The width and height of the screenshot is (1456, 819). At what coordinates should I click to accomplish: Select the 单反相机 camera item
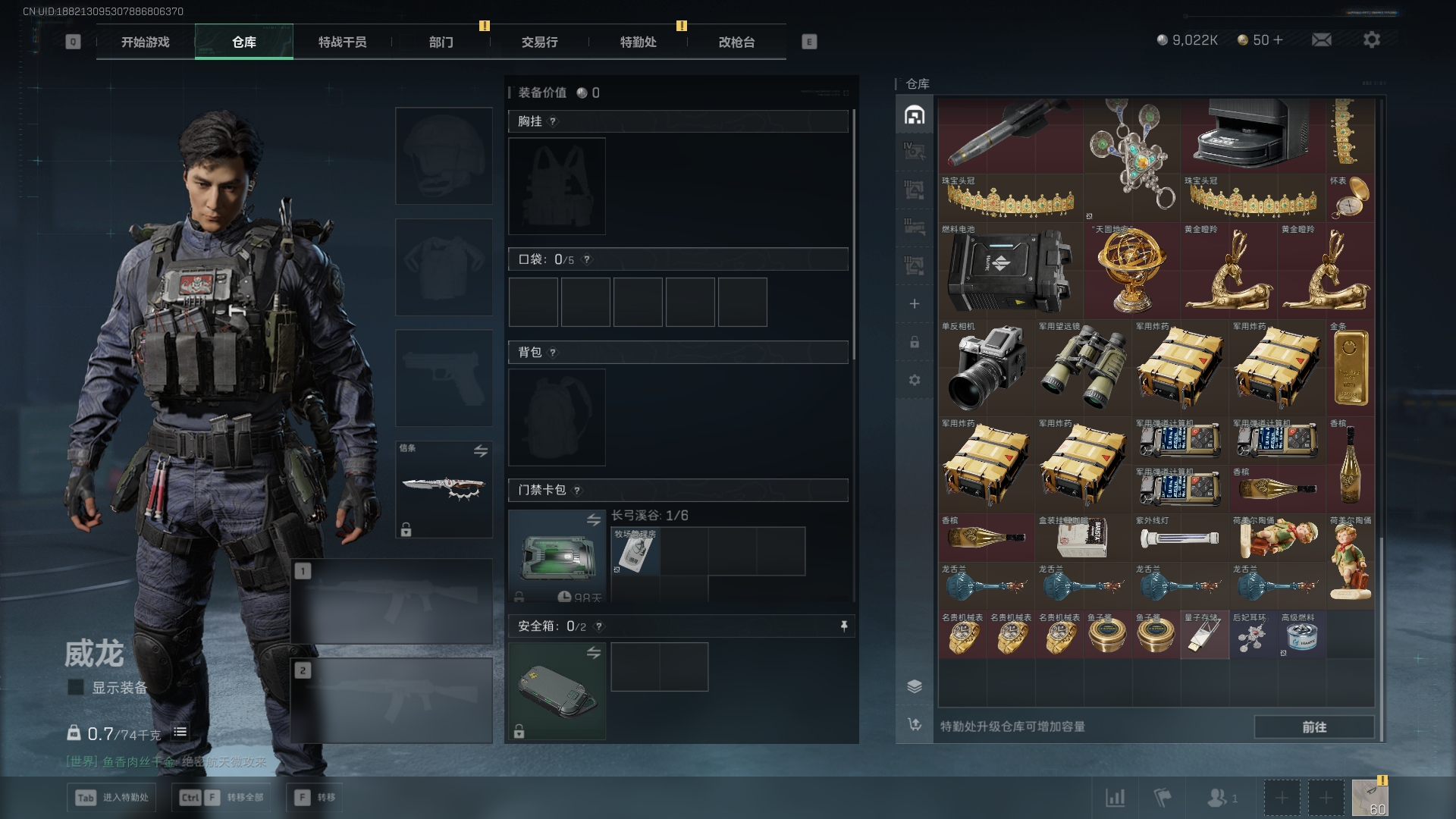986,368
